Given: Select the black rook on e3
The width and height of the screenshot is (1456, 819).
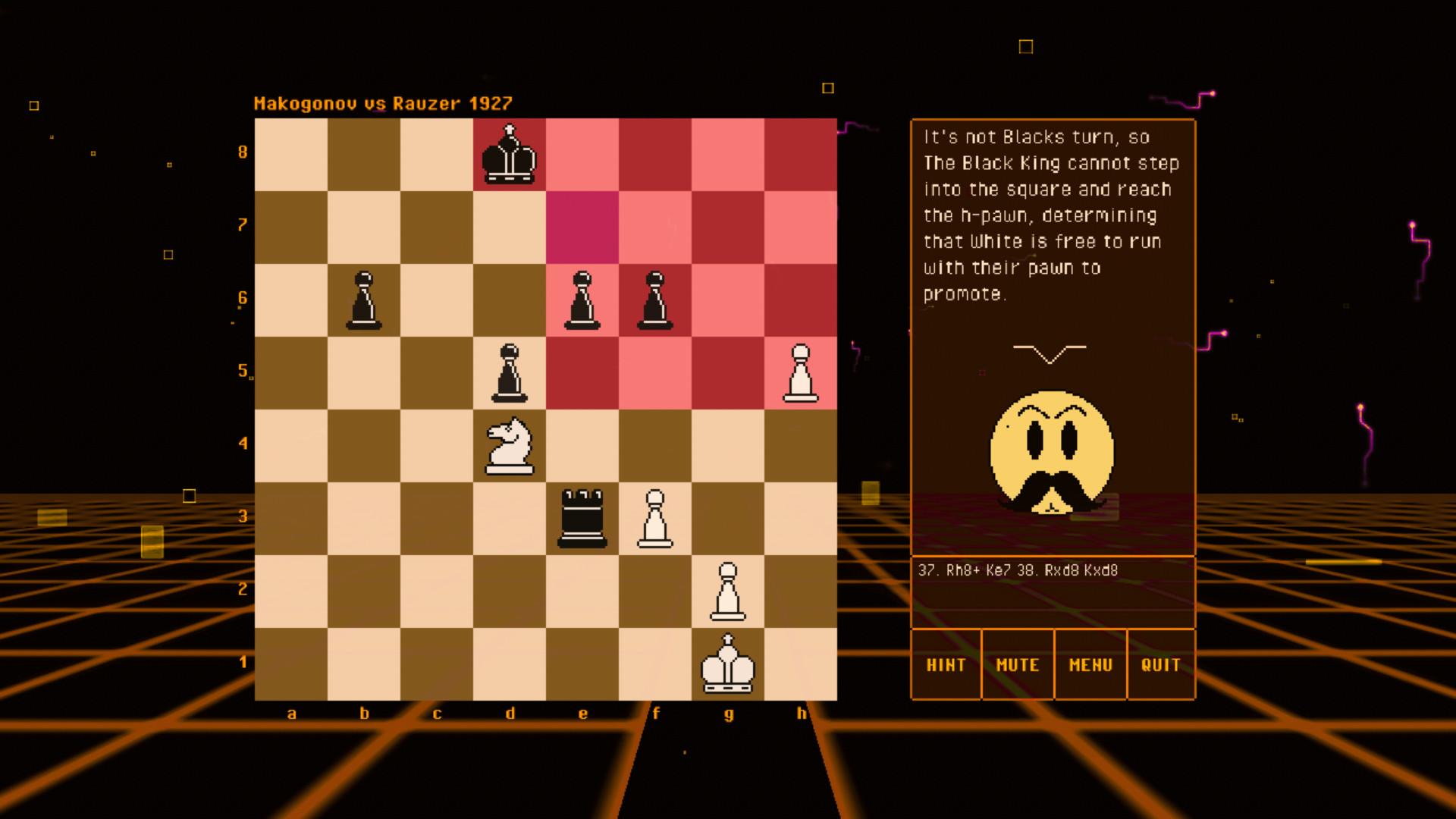Looking at the screenshot, I should 580,518.
